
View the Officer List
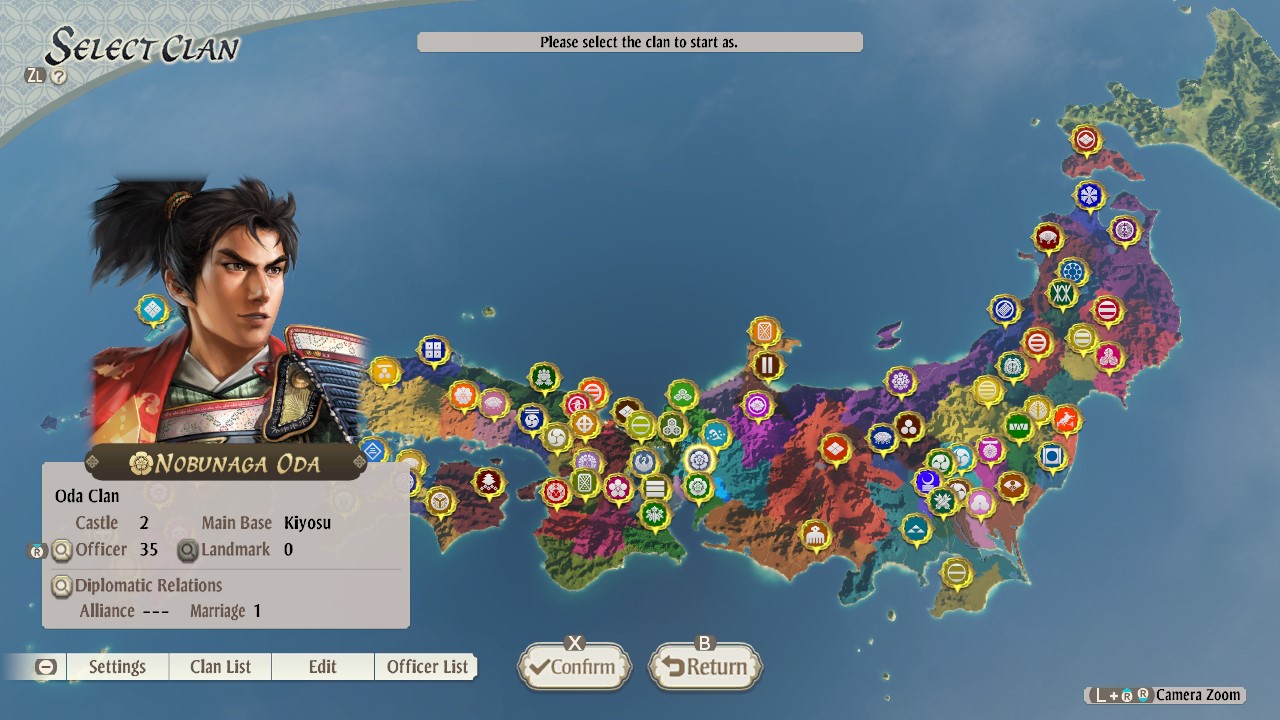pos(426,666)
